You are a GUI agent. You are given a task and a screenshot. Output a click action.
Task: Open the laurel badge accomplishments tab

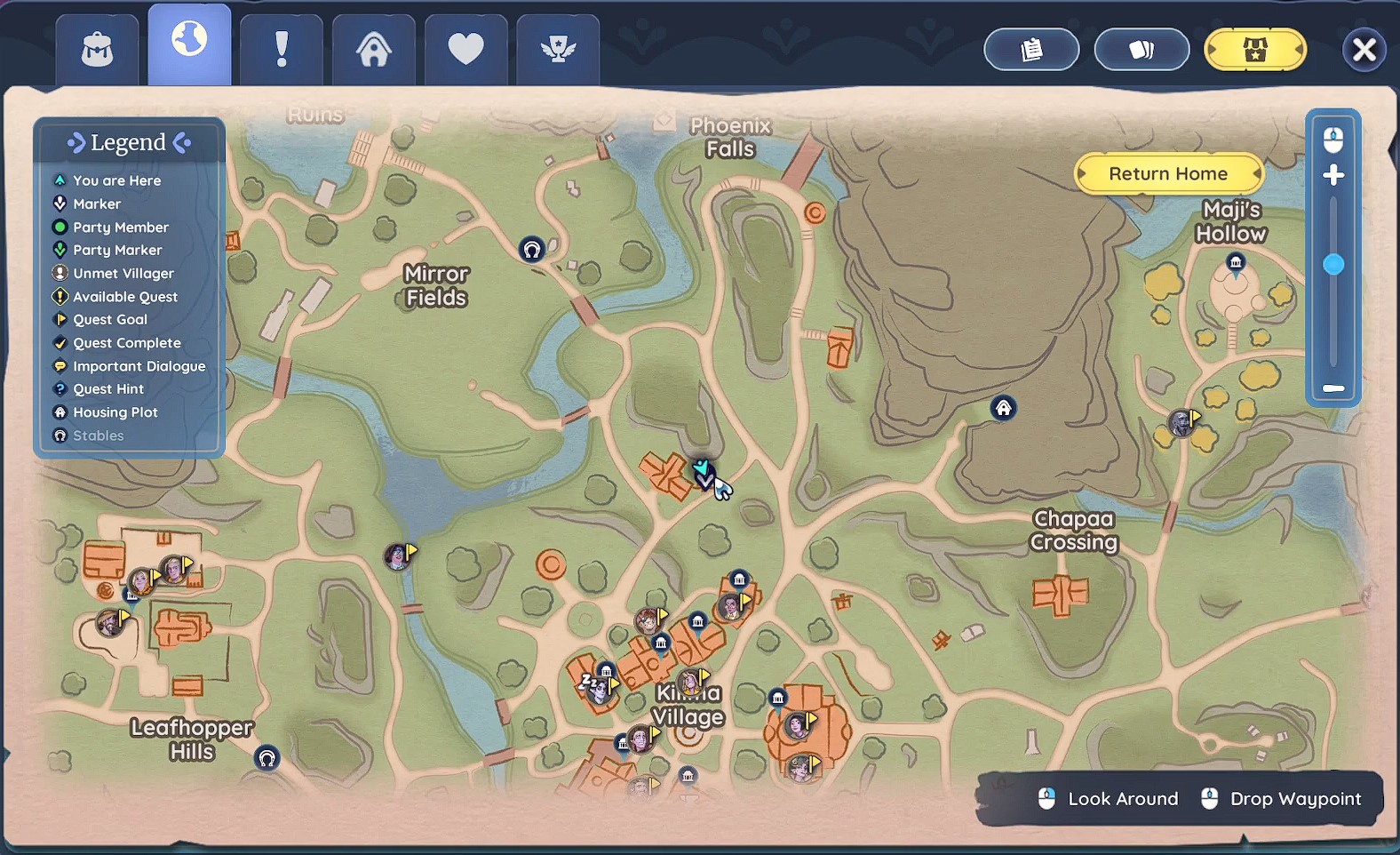(x=558, y=50)
